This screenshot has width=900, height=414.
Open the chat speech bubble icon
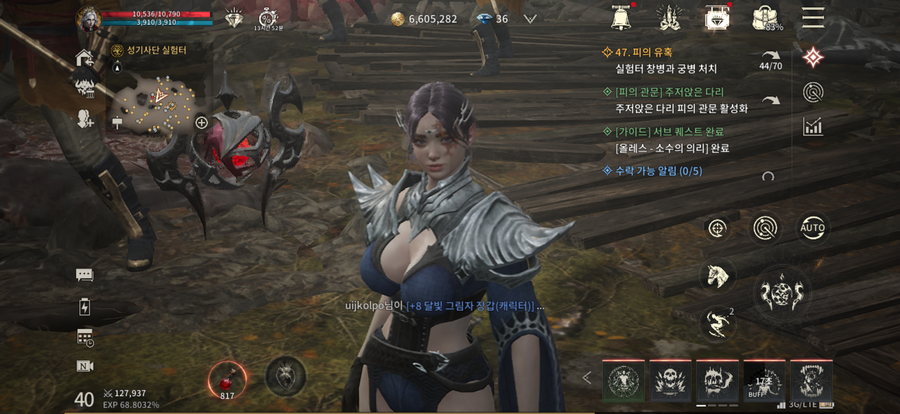[x=84, y=275]
